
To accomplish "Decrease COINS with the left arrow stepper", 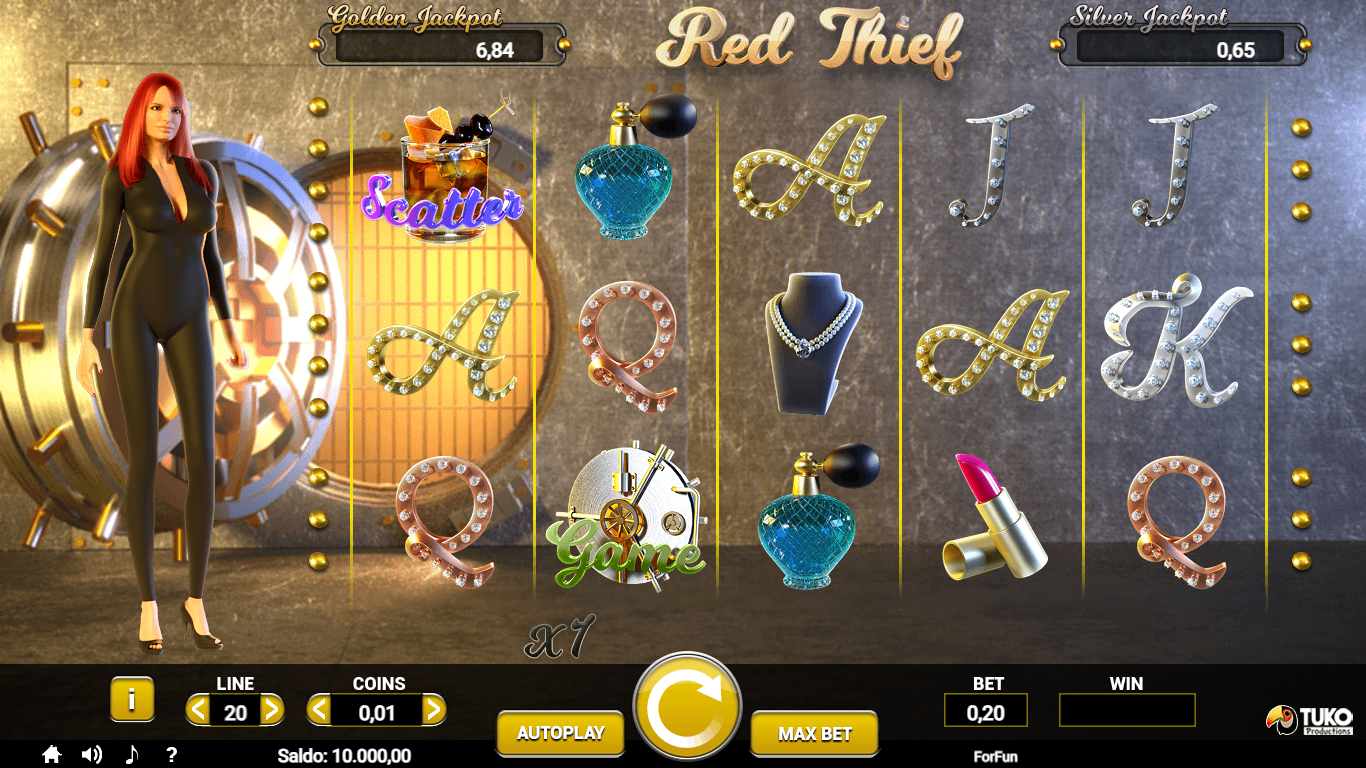I will click(x=318, y=711).
